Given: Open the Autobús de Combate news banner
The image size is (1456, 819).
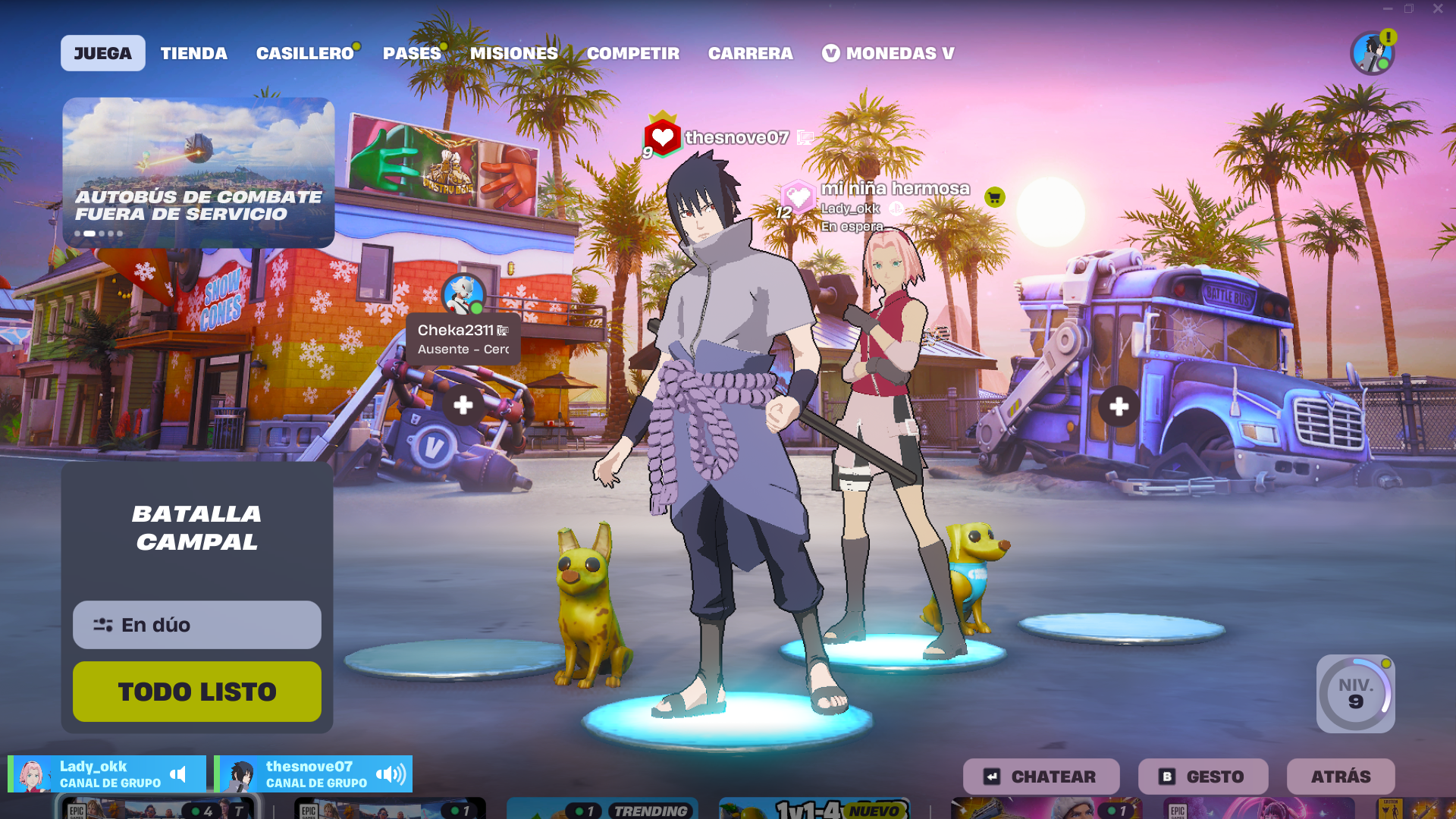Looking at the screenshot, I should [x=198, y=172].
